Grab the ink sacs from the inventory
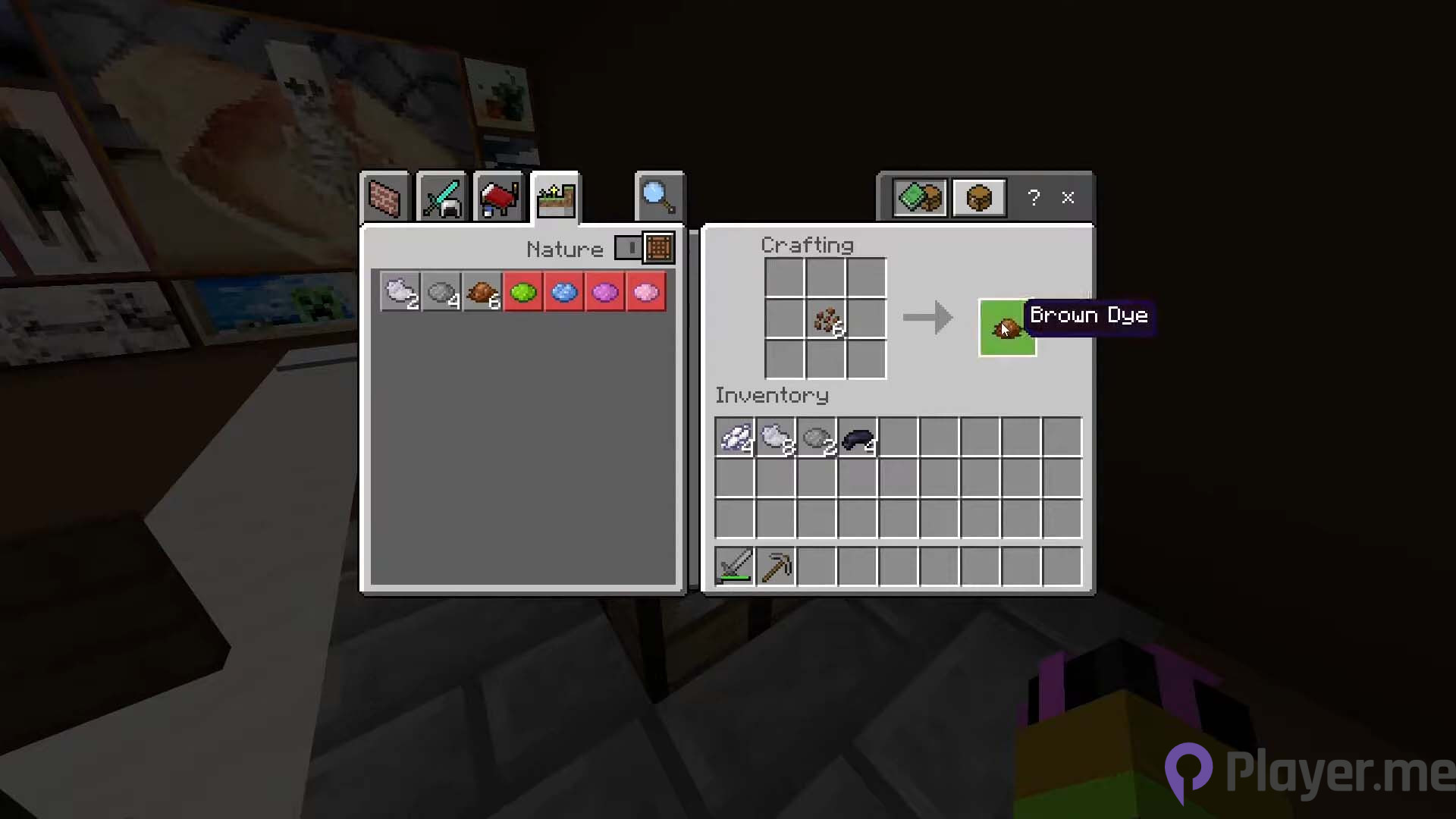The height and width of the screenshot is (819, 1456). (x=858, y=438)
